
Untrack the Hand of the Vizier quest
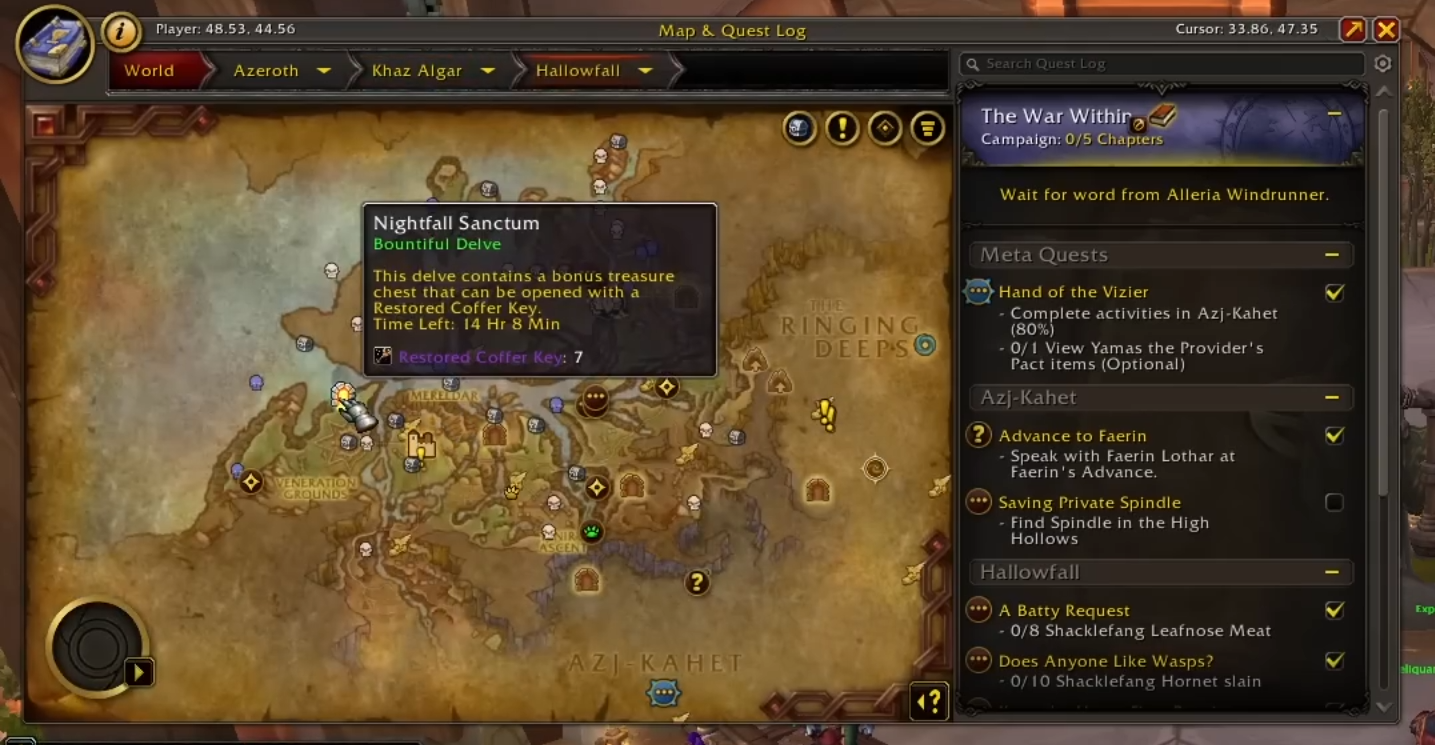click(x=1334, y=292)
